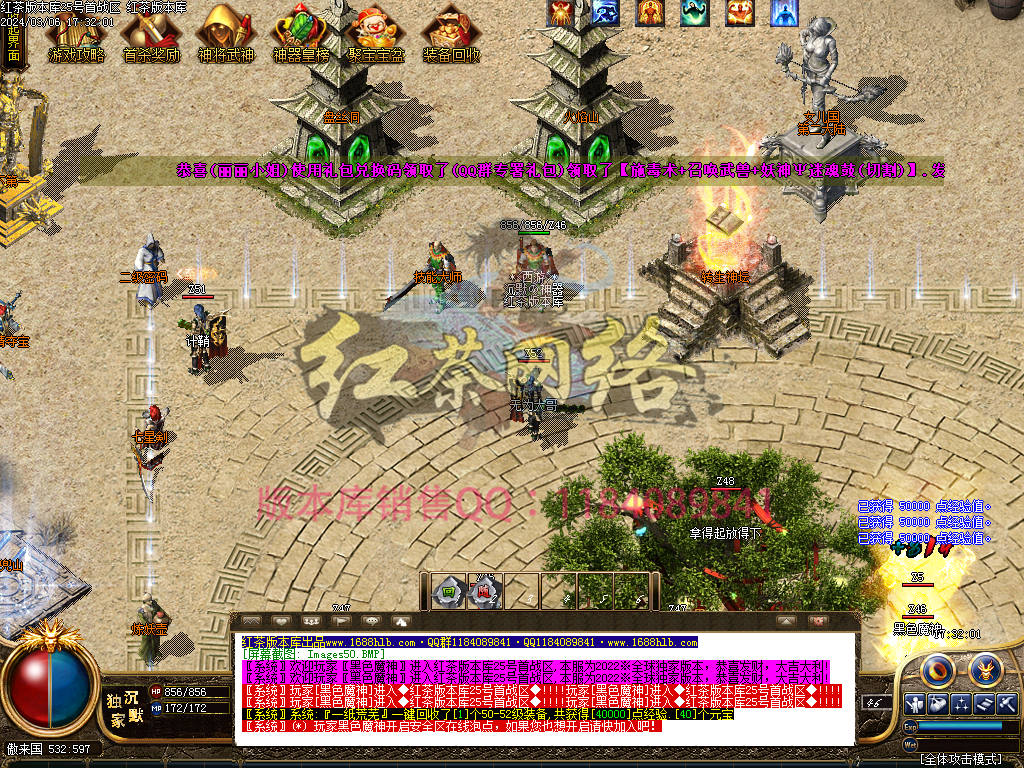The image size is (1024, 768).
Task: Open the hammer and tools settings button
Action: (1009, 704)
